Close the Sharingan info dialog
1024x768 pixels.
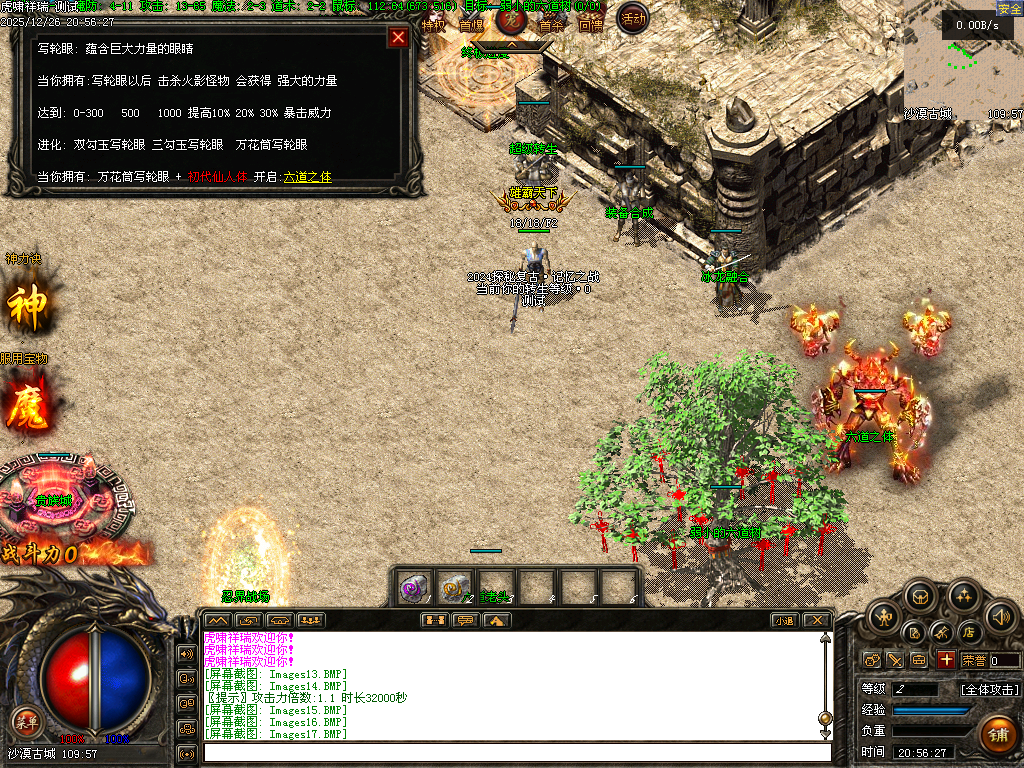tap(398, 38)
